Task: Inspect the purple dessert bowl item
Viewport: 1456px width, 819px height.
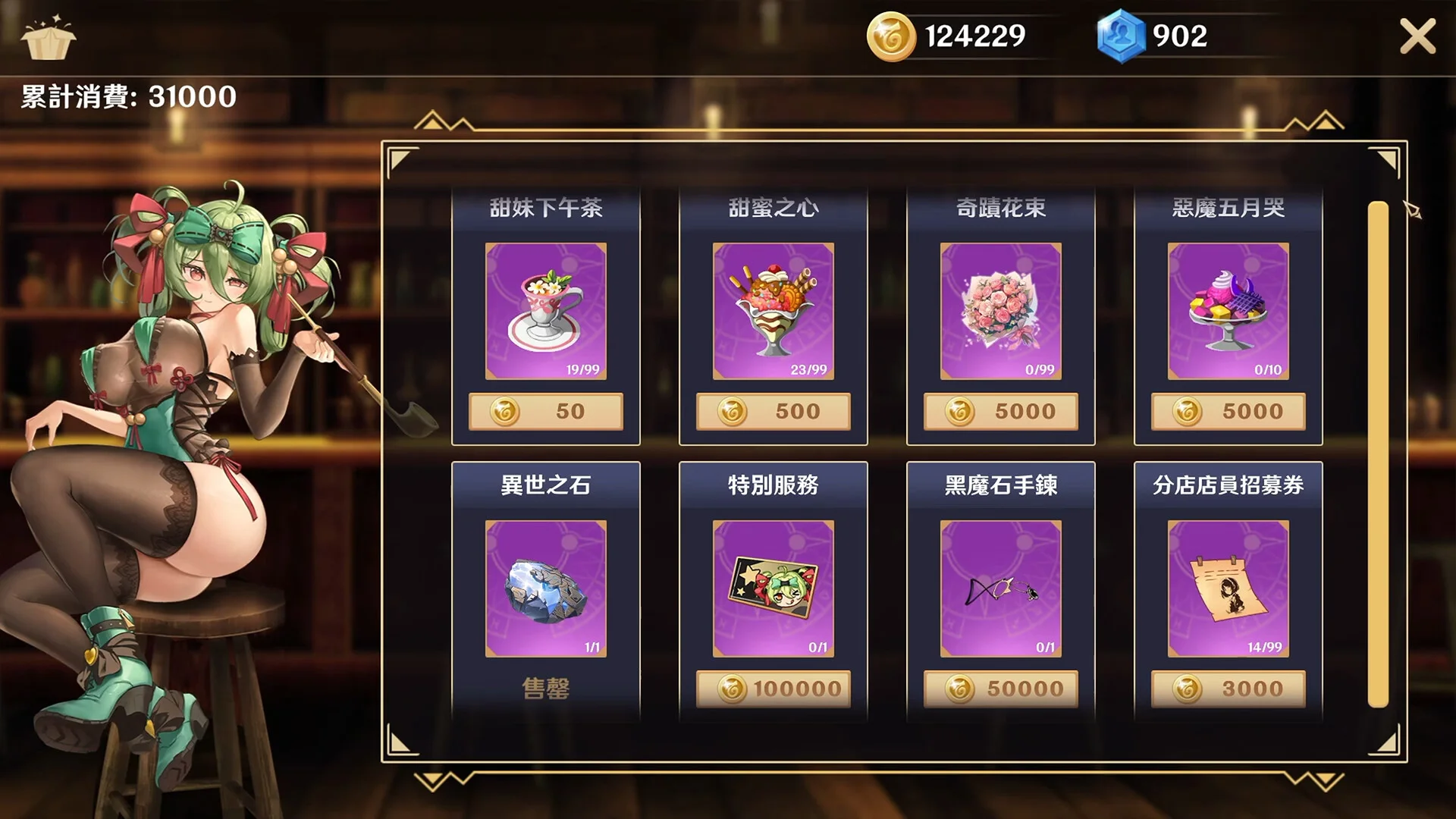Action: [1228, 311]
